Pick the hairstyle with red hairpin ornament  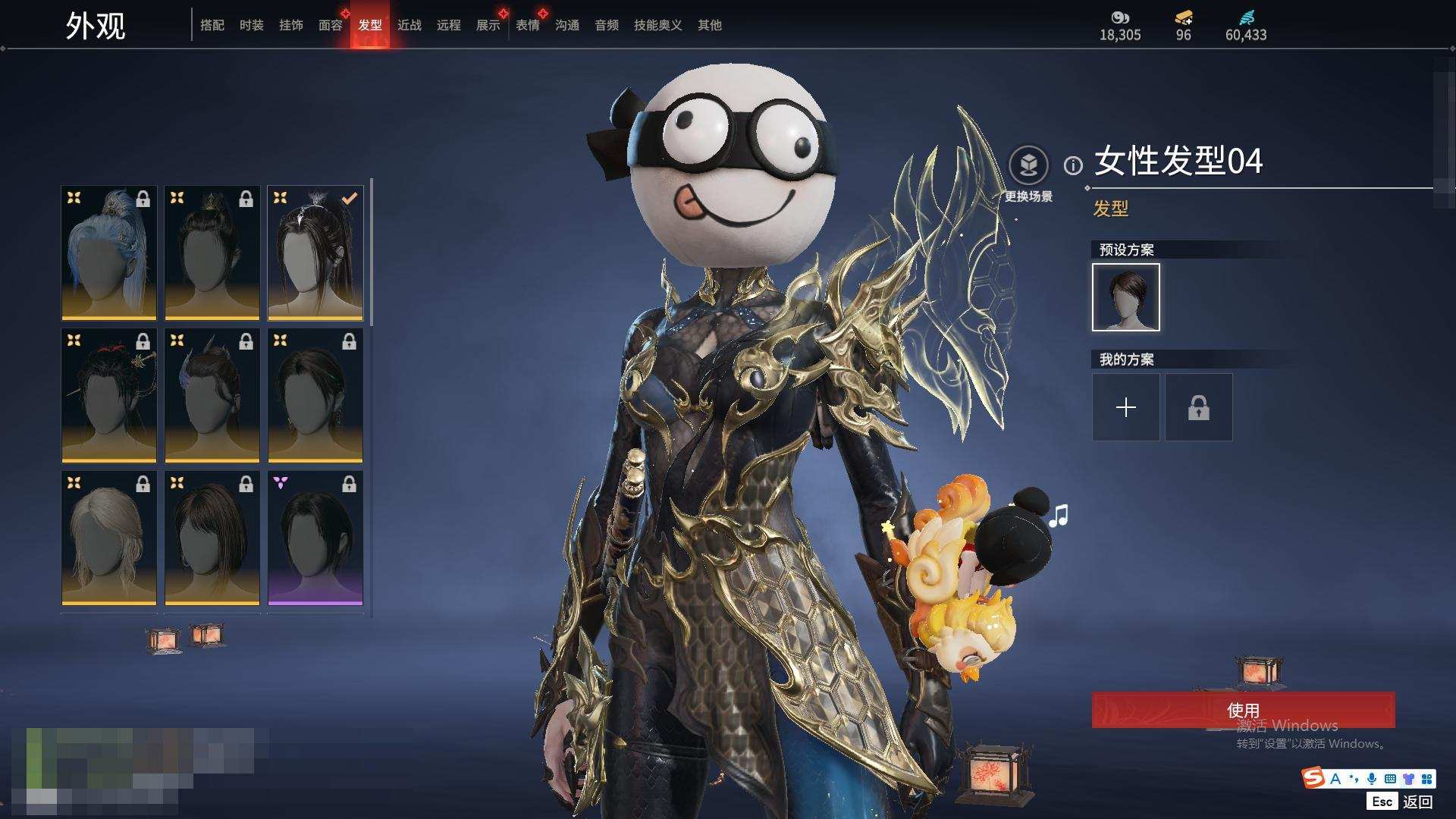109,395
